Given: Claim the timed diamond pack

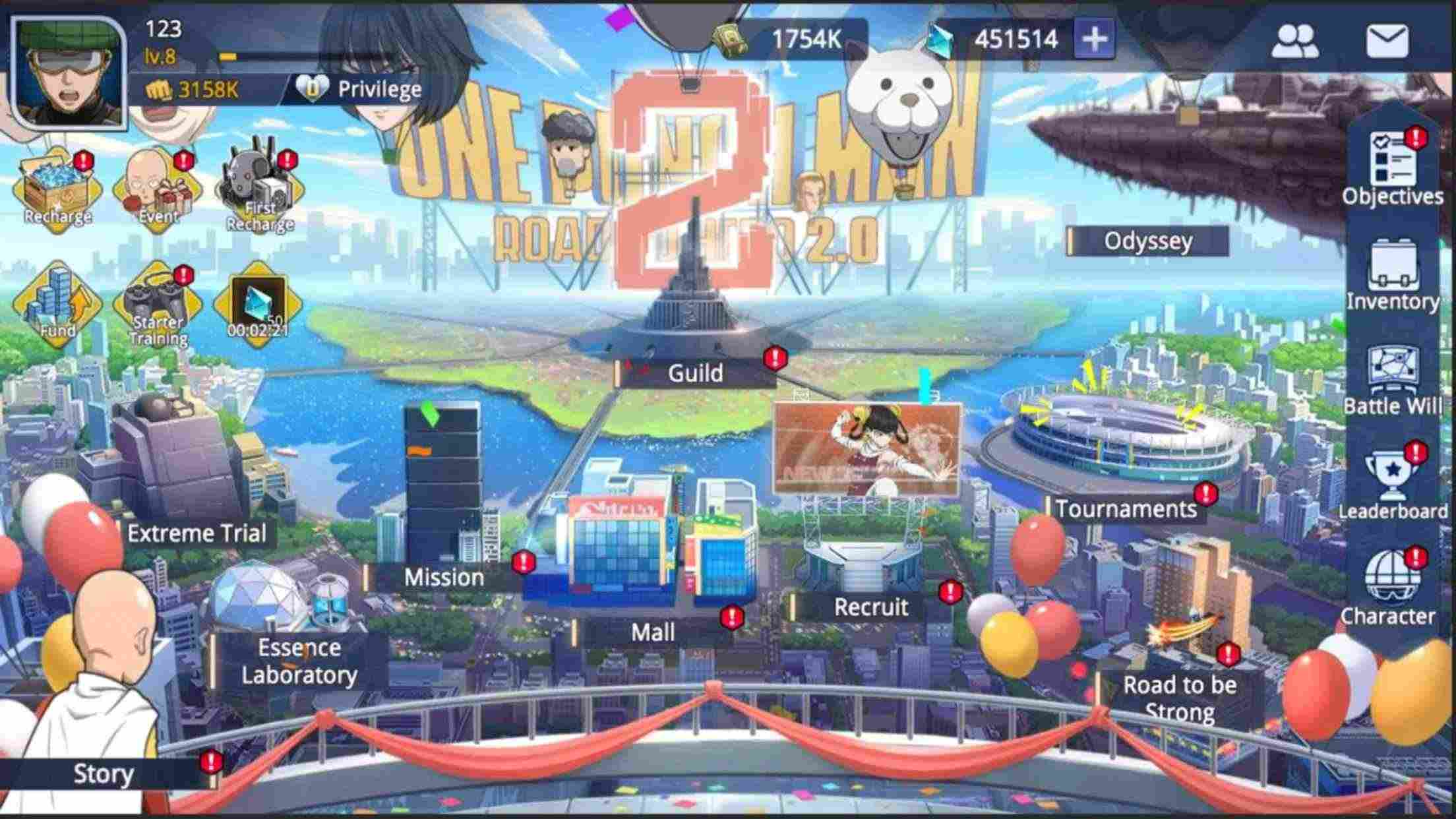Looking at the screenshot, I should [257, 303].
